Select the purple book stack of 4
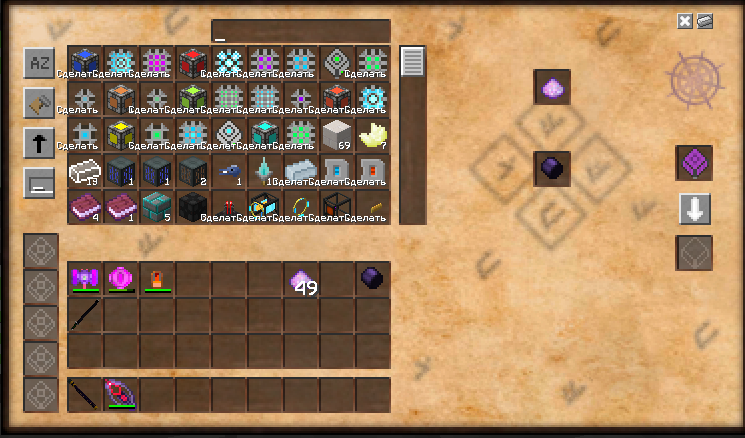 point(85,208)
